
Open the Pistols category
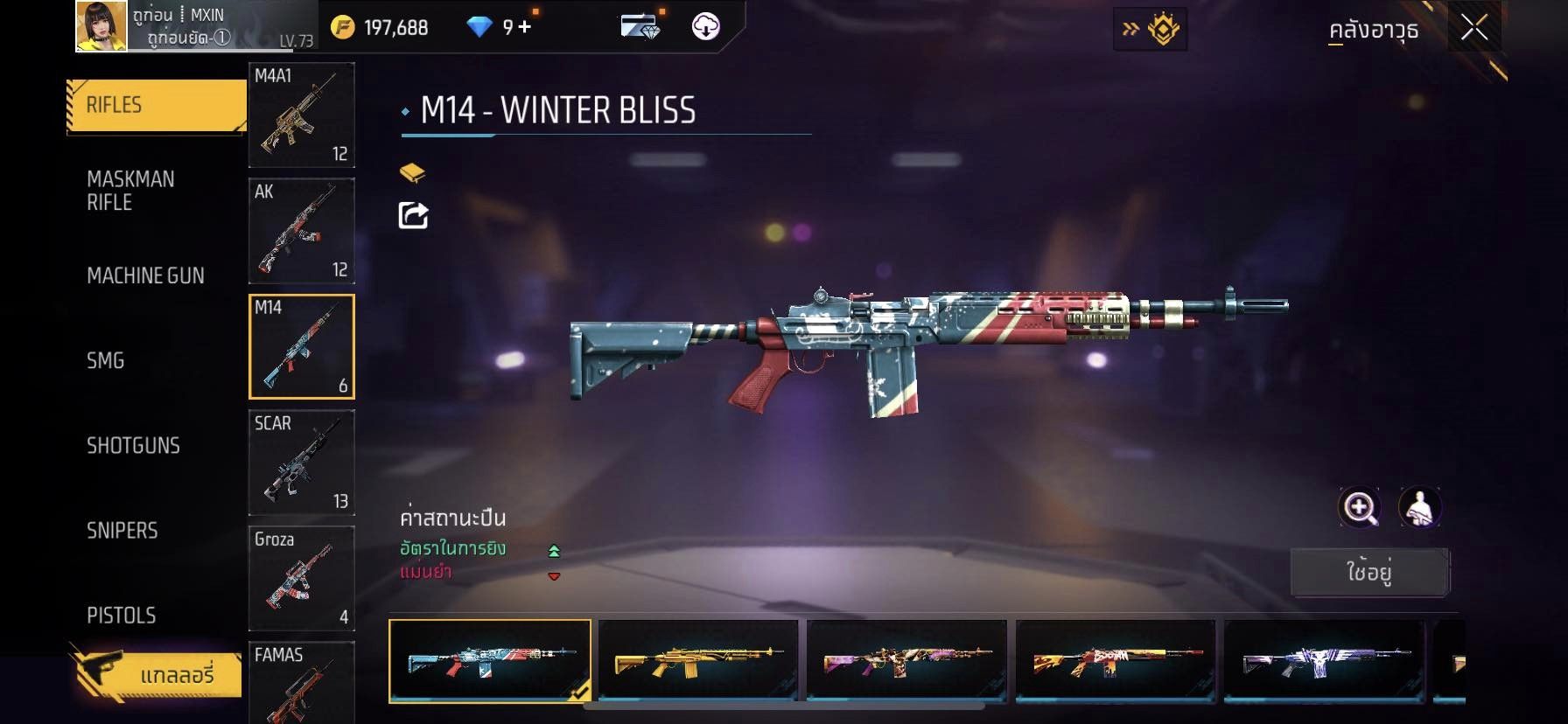(122, 615)
